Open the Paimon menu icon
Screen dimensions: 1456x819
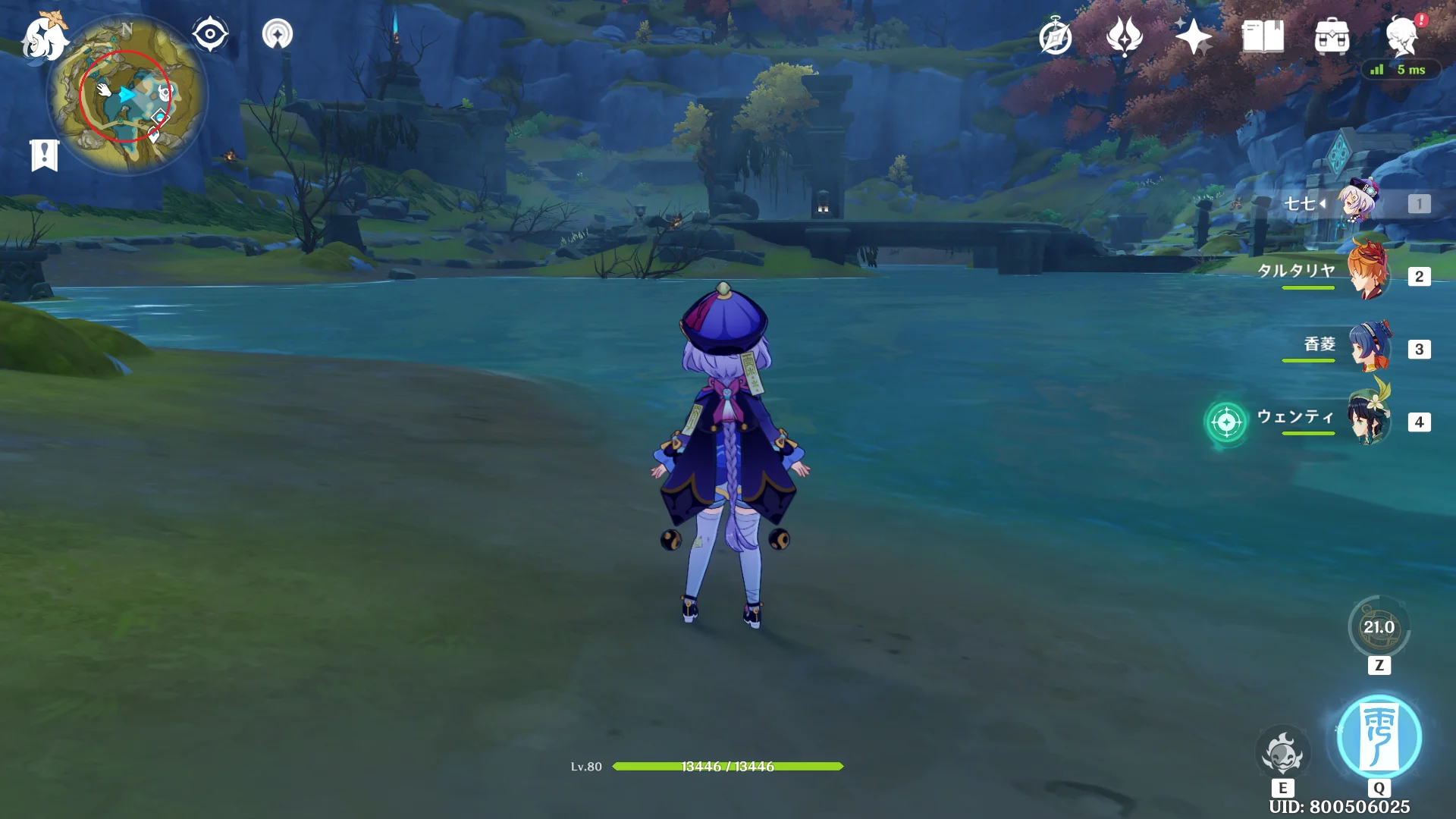click(x=44, y=38)
